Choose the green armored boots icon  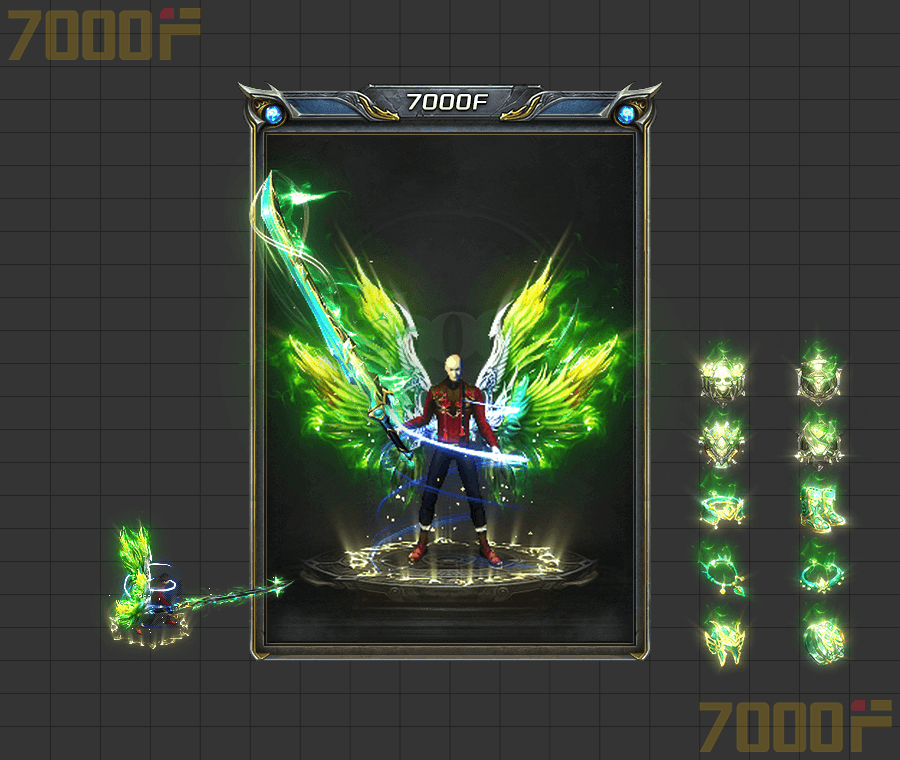pyautogui.click(x=822, y=507)
